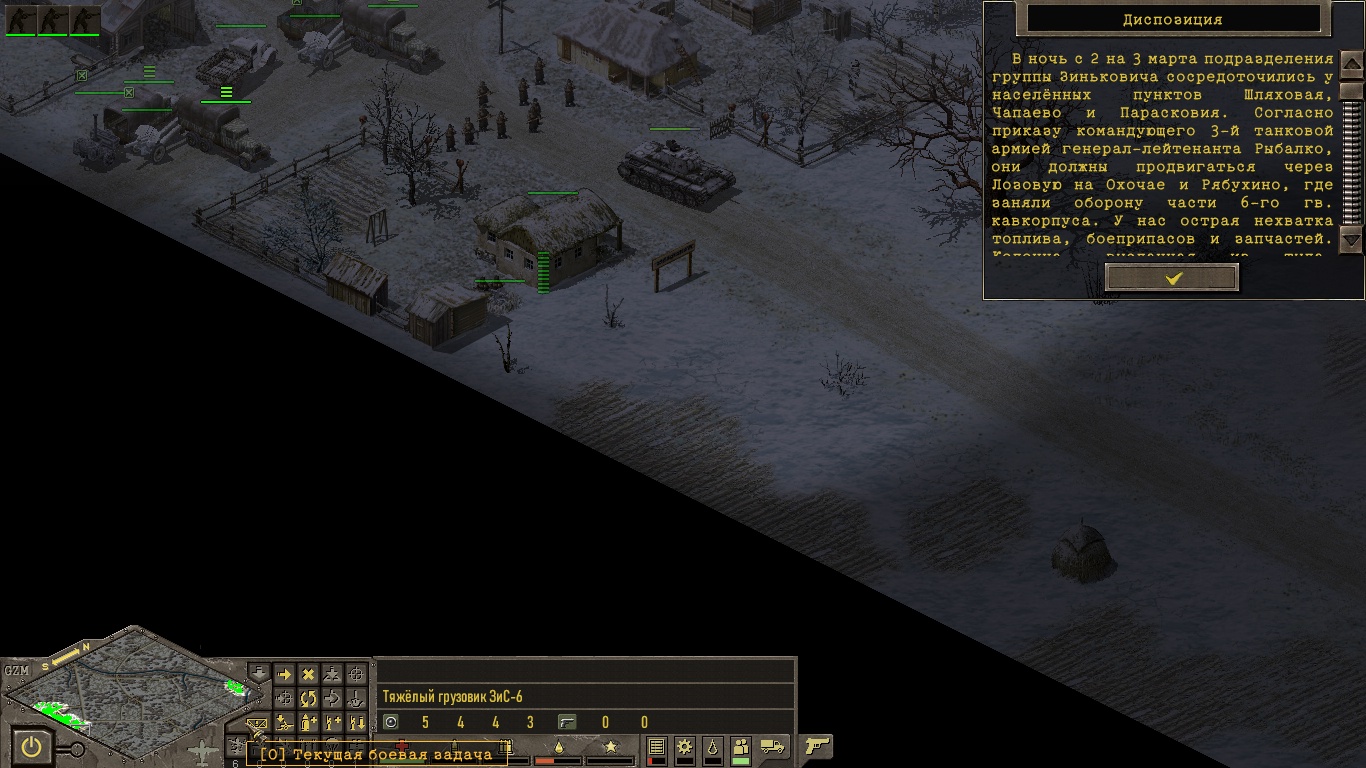Open the list document icon
Viewport: 1366px width, 768px height.
click(x=657, y=747)
